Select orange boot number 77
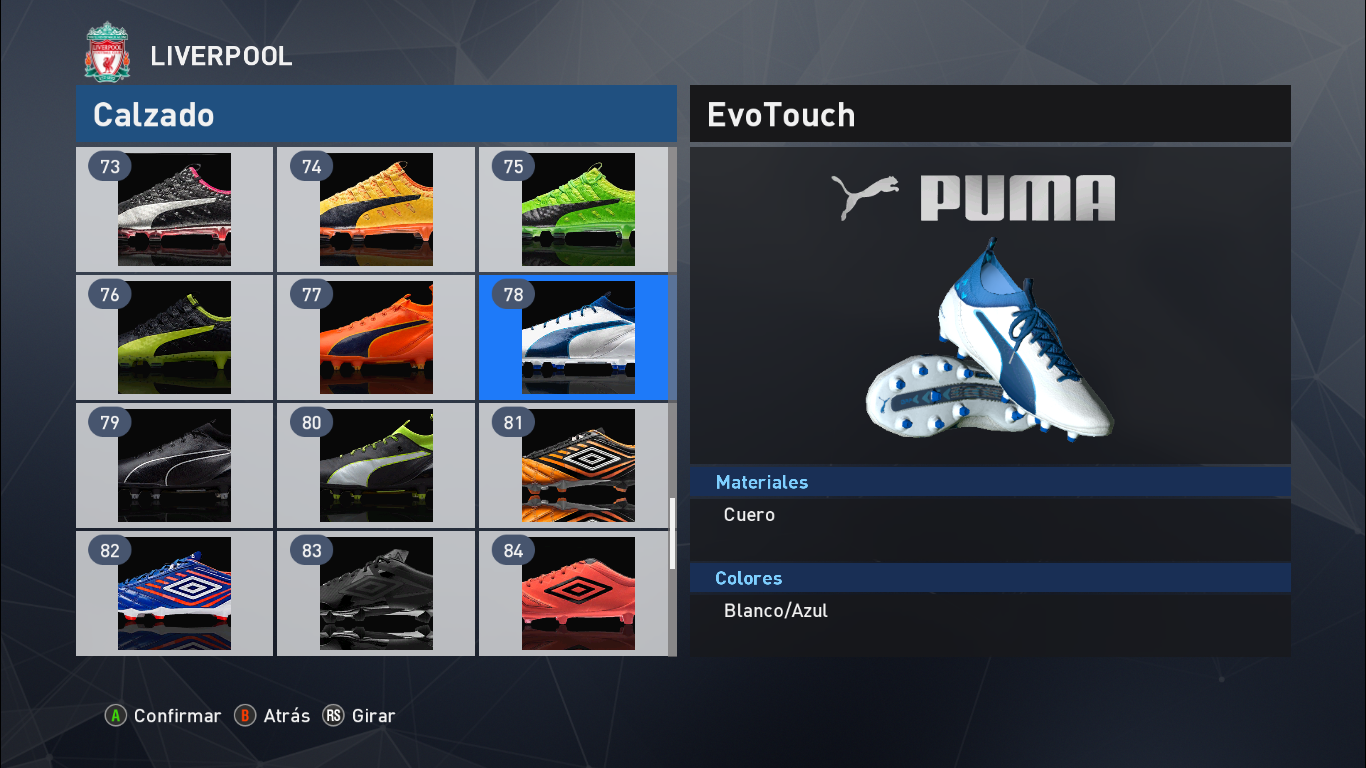The image size is (1366, 768). point(375,338)
